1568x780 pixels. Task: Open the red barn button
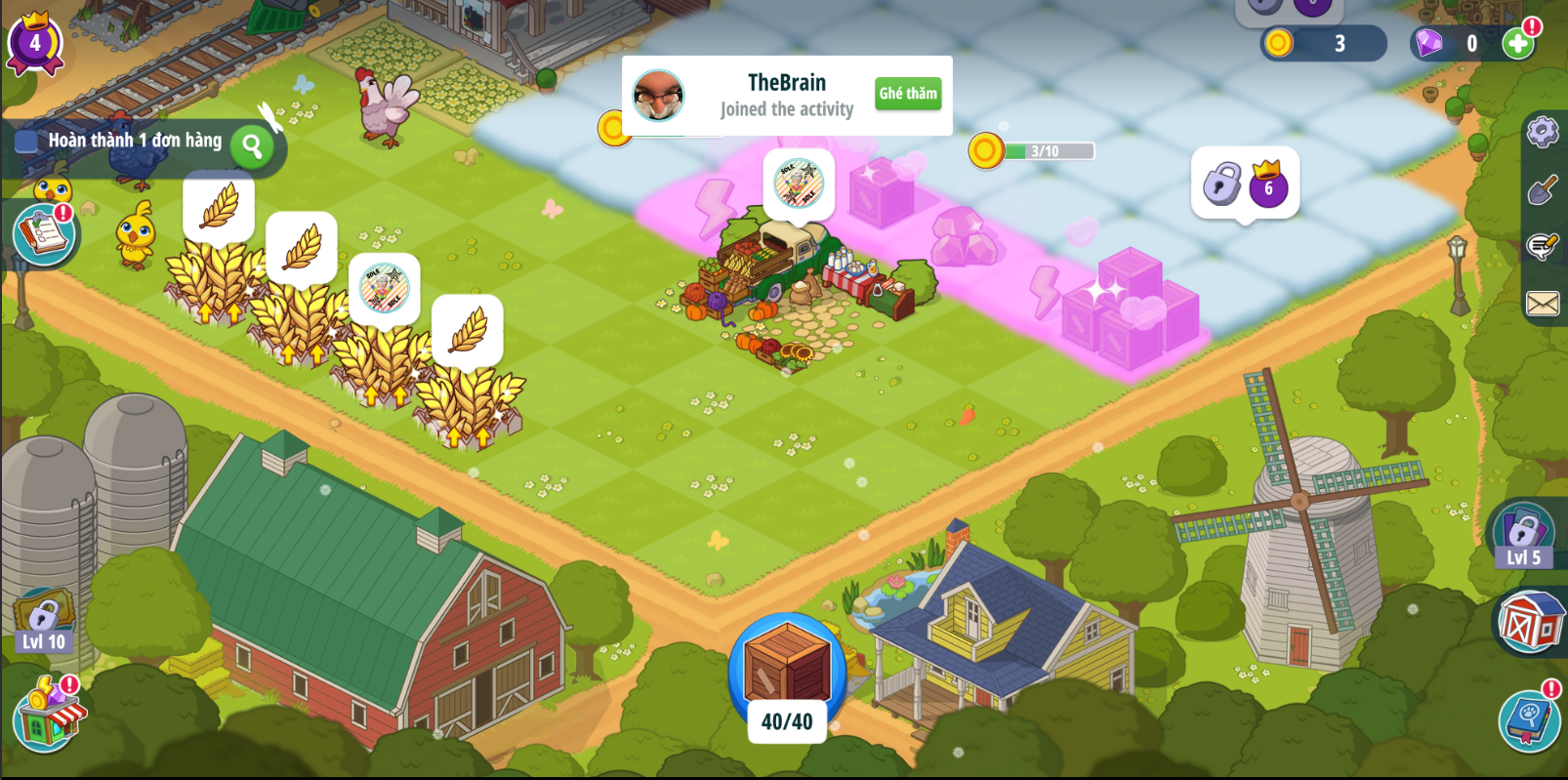1529,622
